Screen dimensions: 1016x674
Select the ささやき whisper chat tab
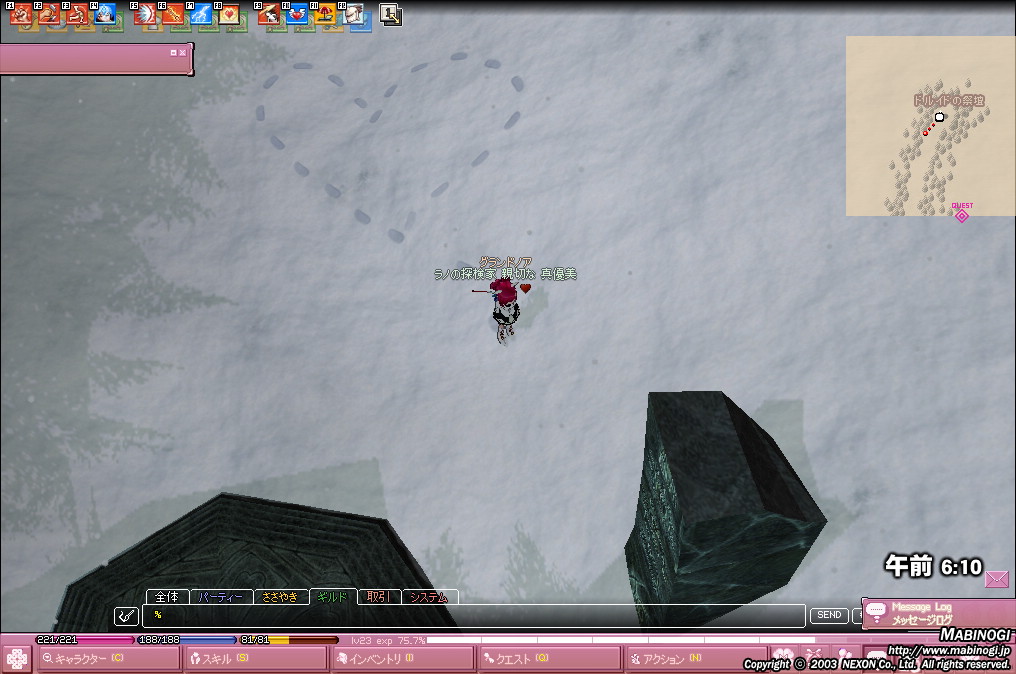(x=280, y=597)
